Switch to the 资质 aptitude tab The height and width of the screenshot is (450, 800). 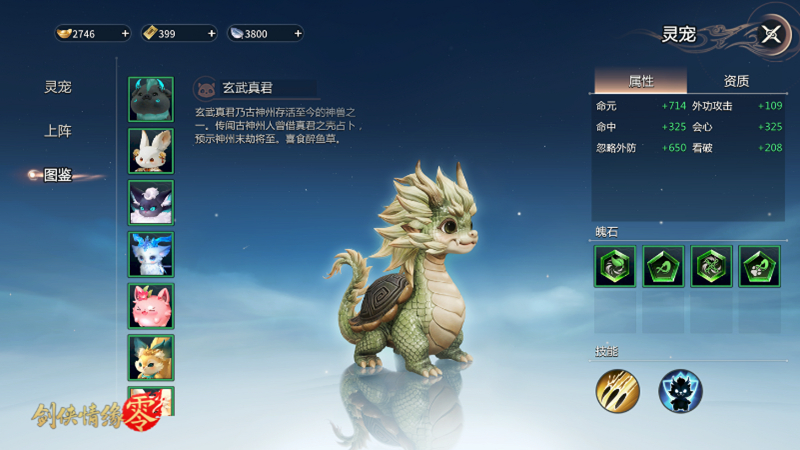point(736,81)
